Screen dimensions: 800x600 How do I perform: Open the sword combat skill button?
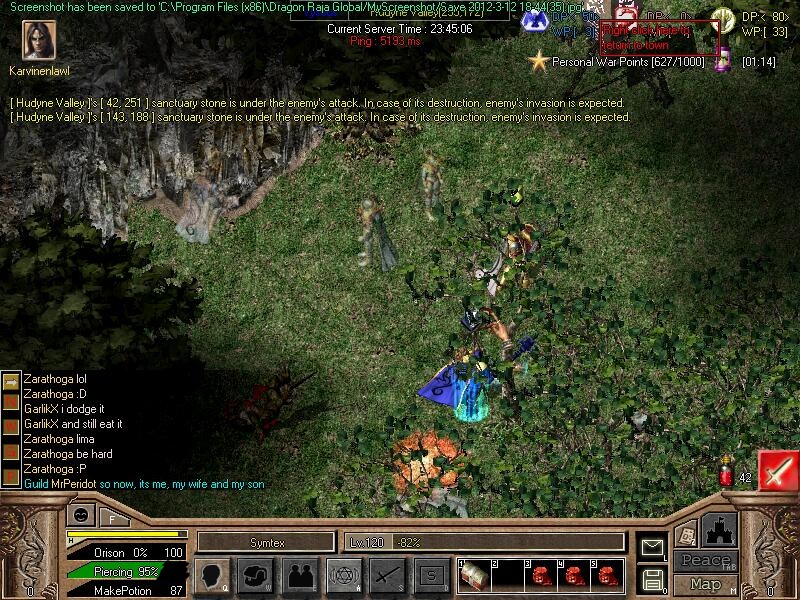coord(387,575)
